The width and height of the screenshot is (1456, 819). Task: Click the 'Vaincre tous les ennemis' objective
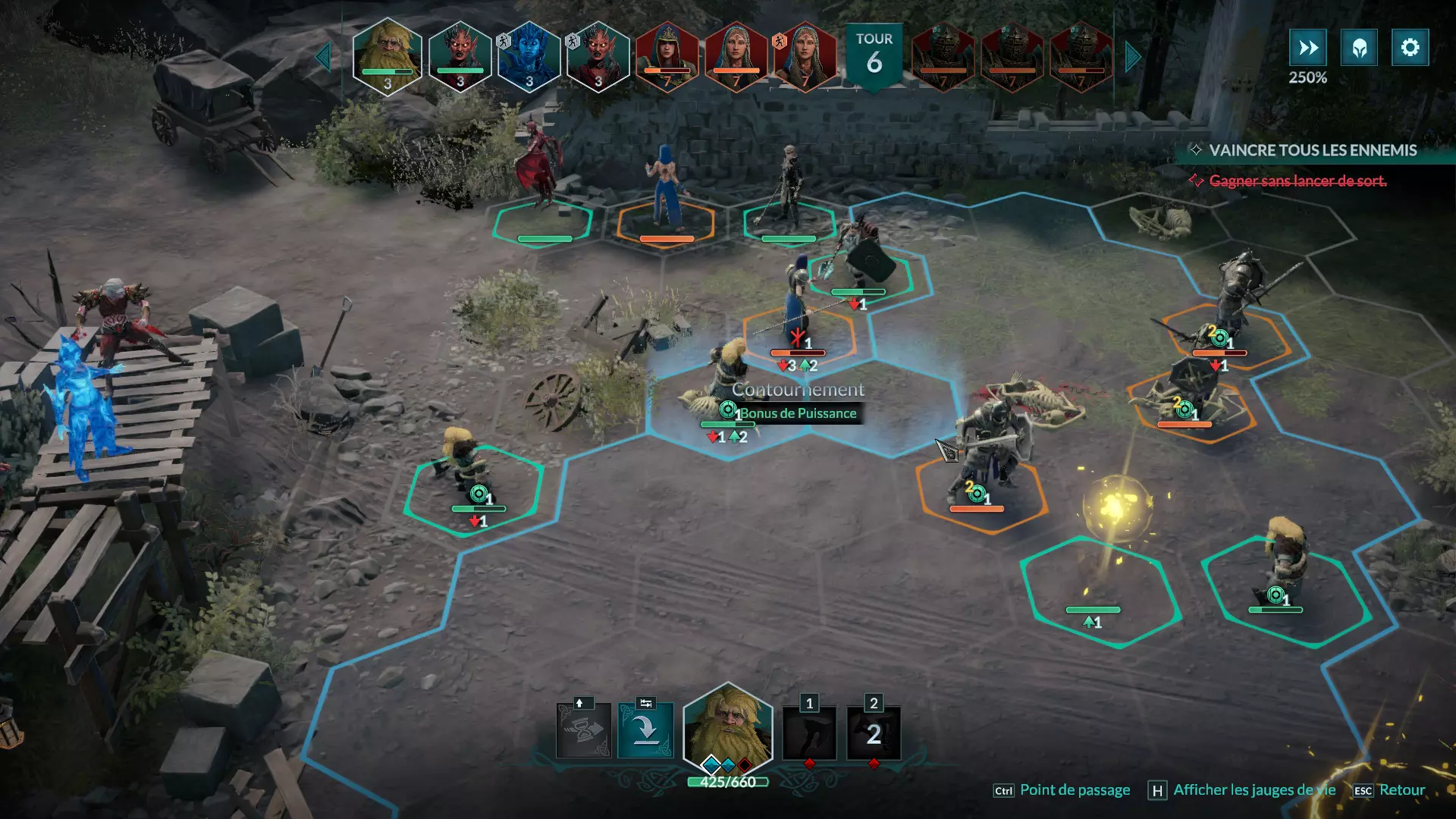[1312, 150]
